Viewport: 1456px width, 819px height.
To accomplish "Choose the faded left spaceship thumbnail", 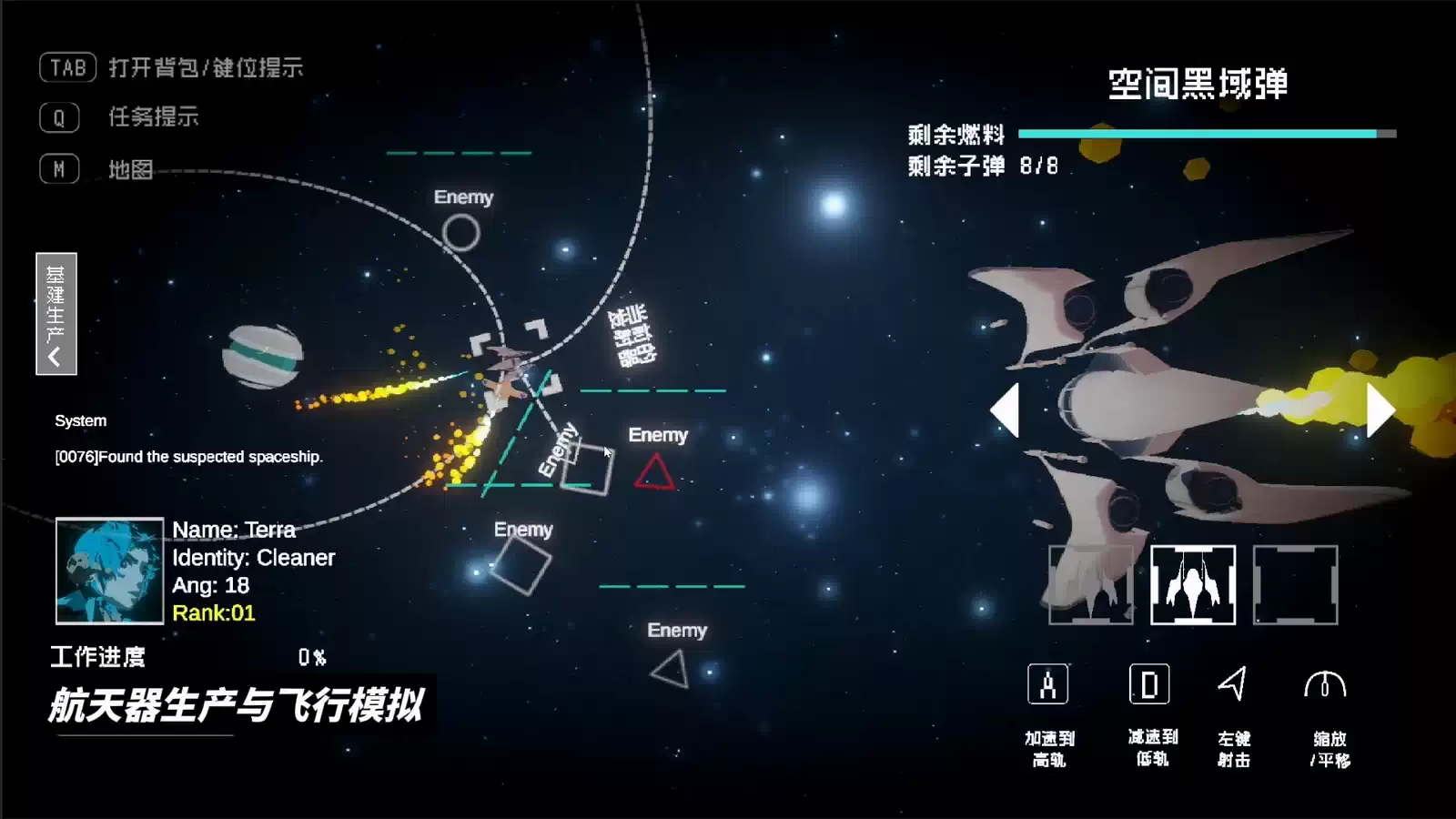I will 1091,585.
